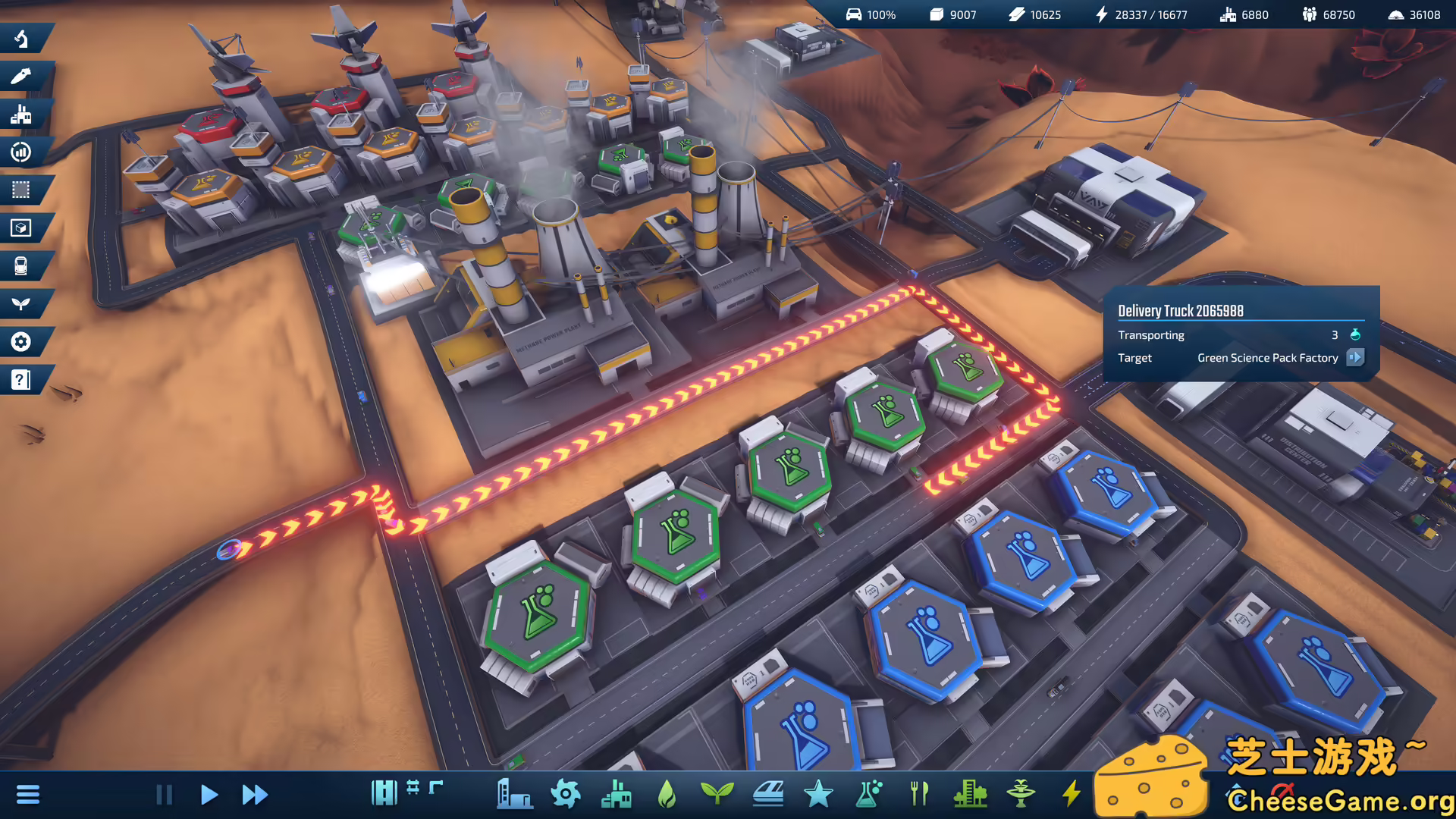Click the 100% traffic indicator at top
Viewport: 1456px width, 819px height.
click(x=872, y=14)
